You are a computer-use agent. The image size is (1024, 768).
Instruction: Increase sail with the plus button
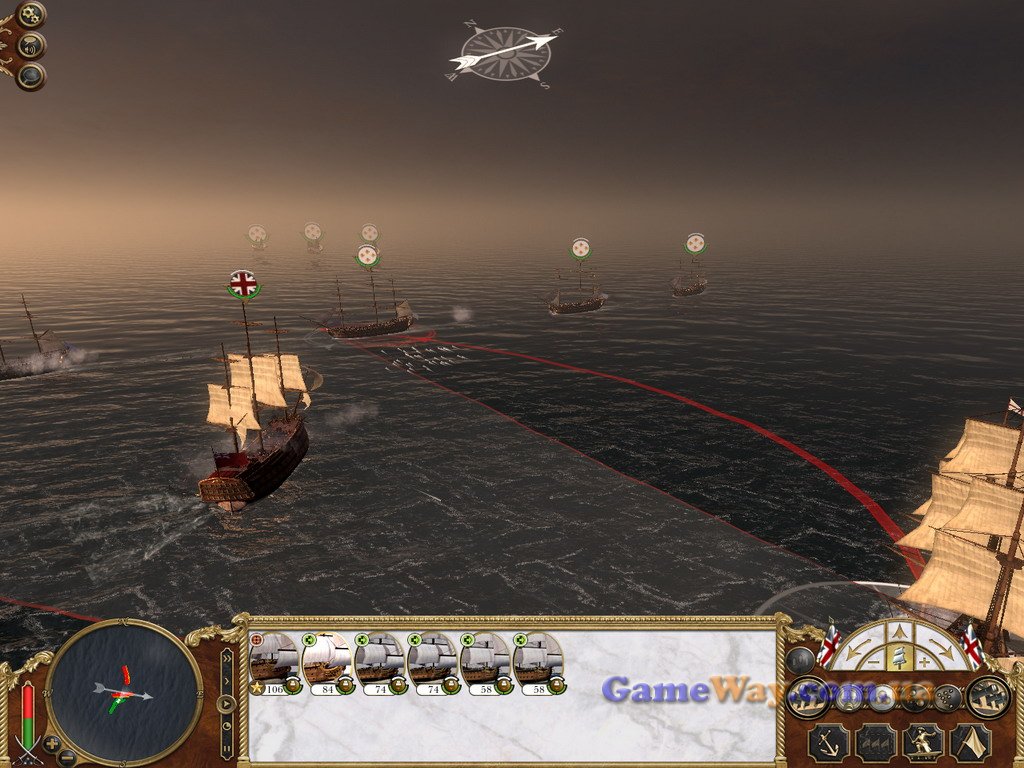tap(923, 662)
